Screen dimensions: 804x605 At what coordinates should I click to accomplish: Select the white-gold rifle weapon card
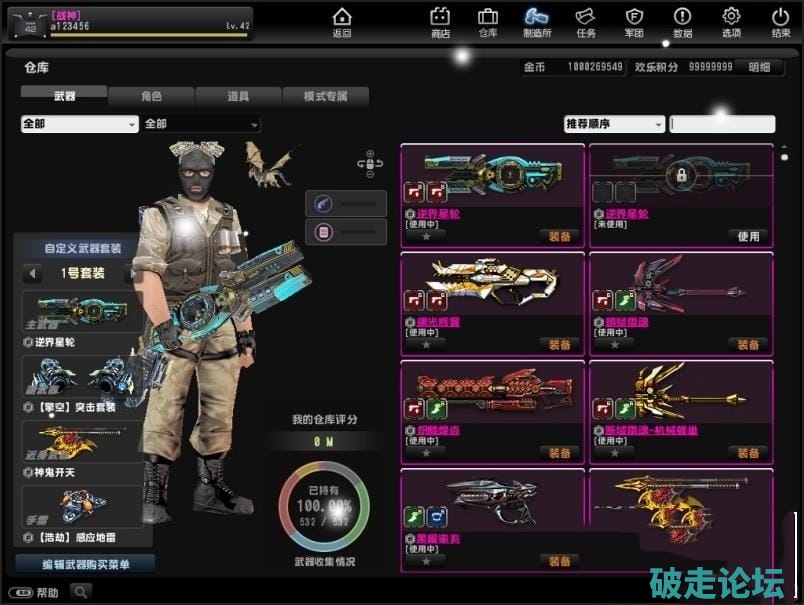pyautogui.click(x=492, y=288)
